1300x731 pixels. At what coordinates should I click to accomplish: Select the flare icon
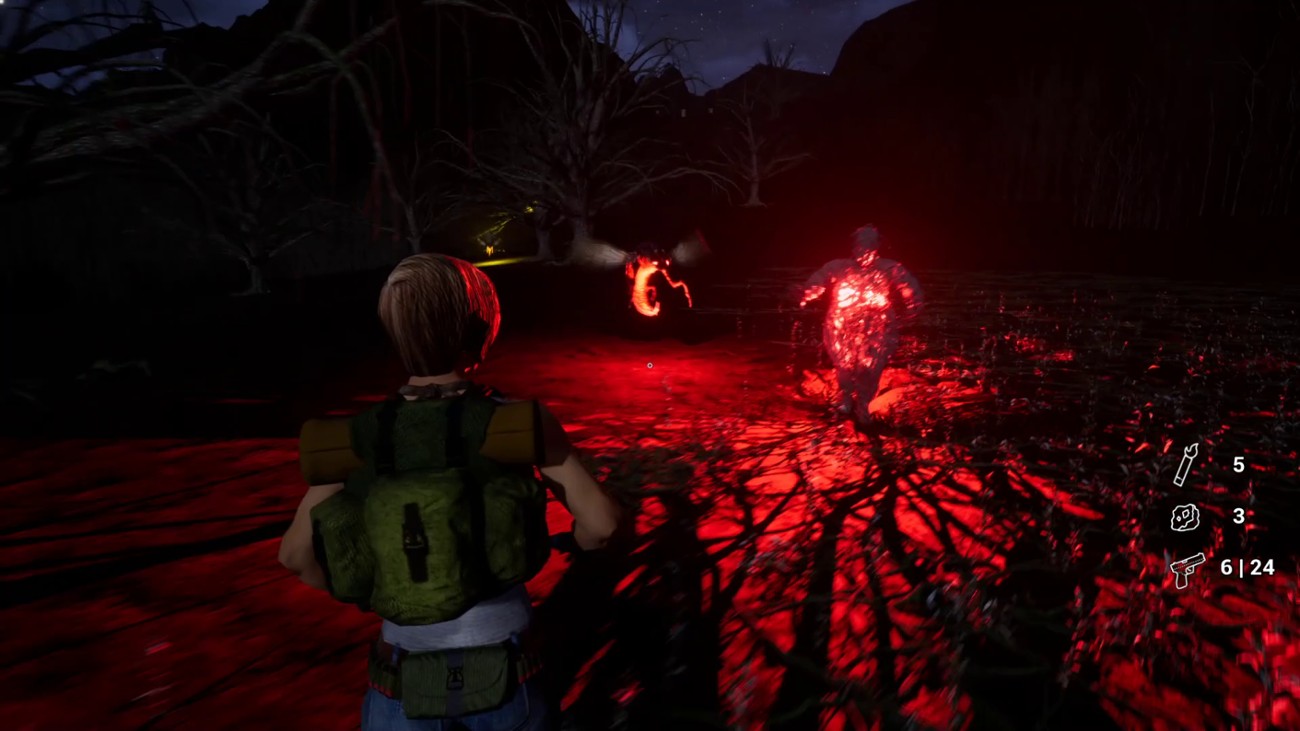[x=1185, y=465]
